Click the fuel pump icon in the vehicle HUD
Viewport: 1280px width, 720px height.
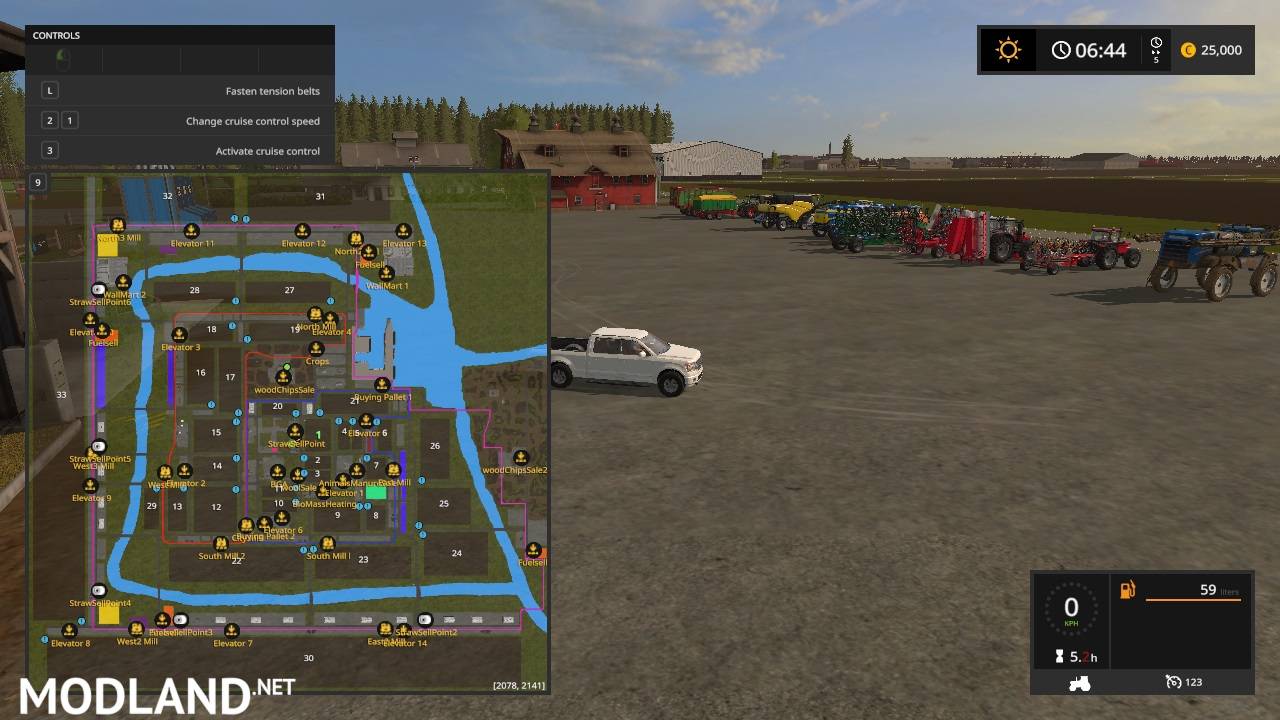(1126, 590)
